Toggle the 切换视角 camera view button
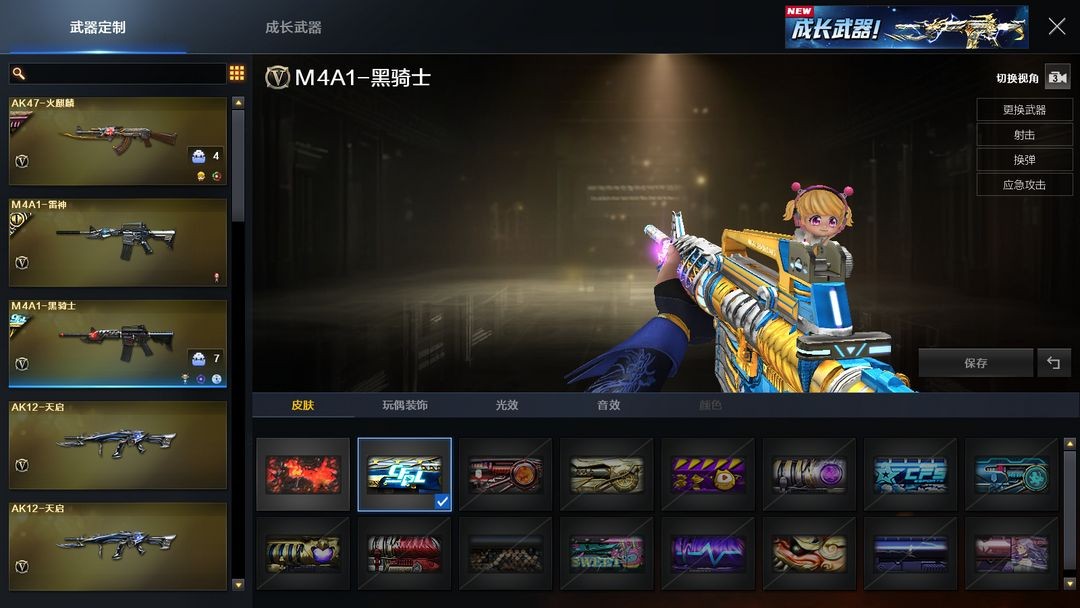Viewport: 1080px width, 608px height. coord(1057,78)
